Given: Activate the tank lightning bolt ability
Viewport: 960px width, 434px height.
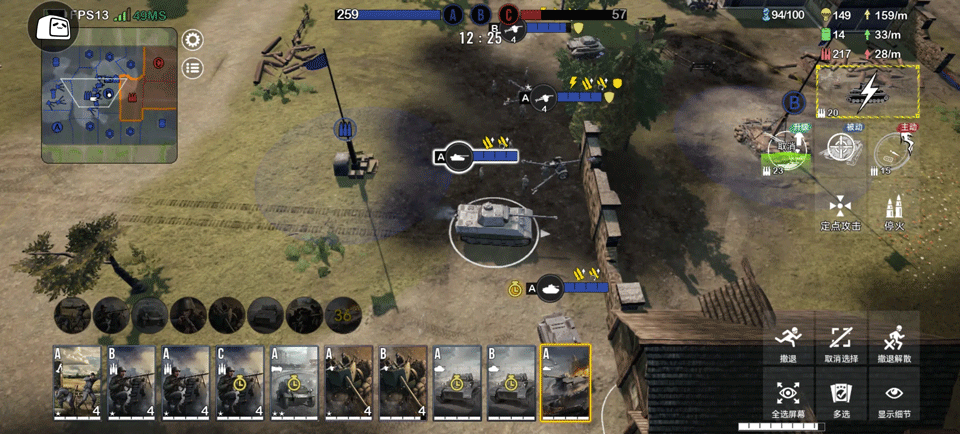Looking at the screenshot, I should [868, 92].
